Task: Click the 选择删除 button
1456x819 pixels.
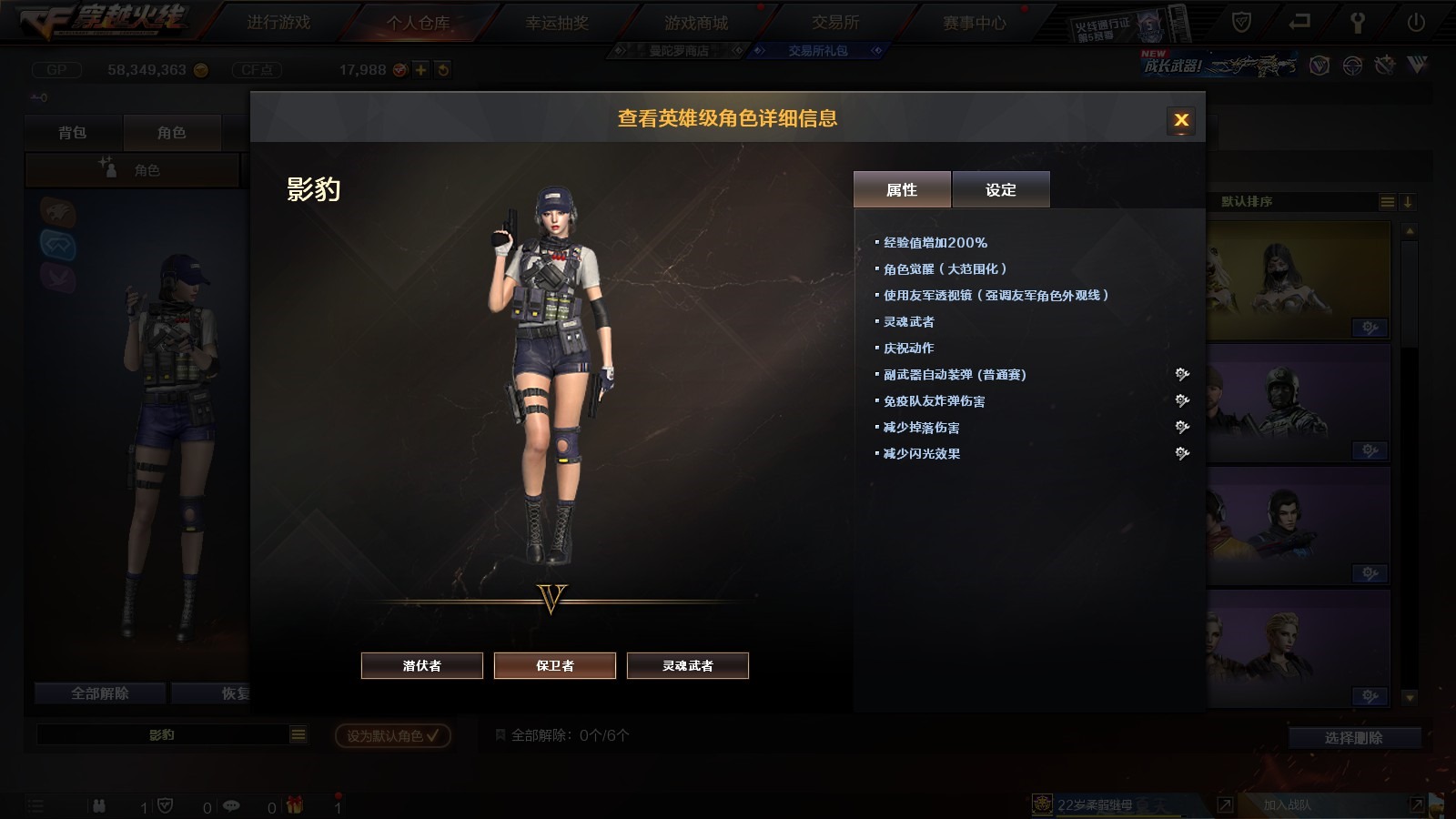Action: pos(1354,738)
